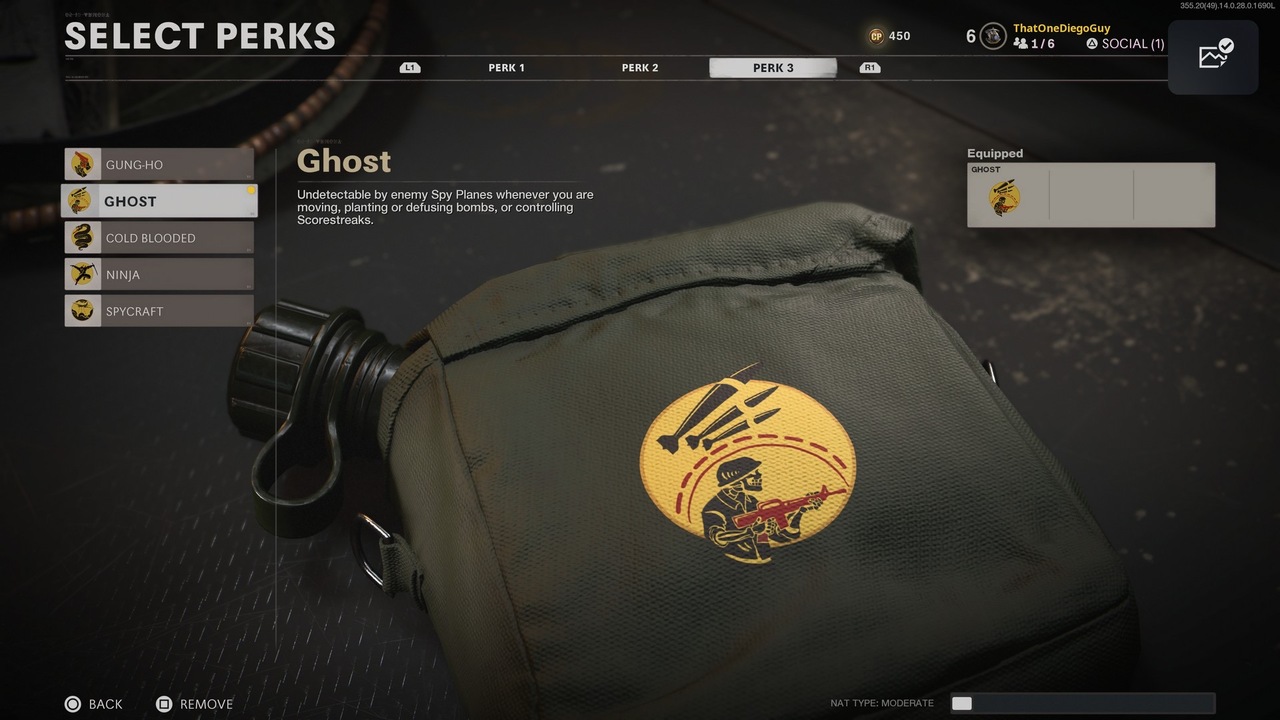Click the R1 shoulder button prompt
The width and height of the screenshot is (1280, 720).
point(869,67)
